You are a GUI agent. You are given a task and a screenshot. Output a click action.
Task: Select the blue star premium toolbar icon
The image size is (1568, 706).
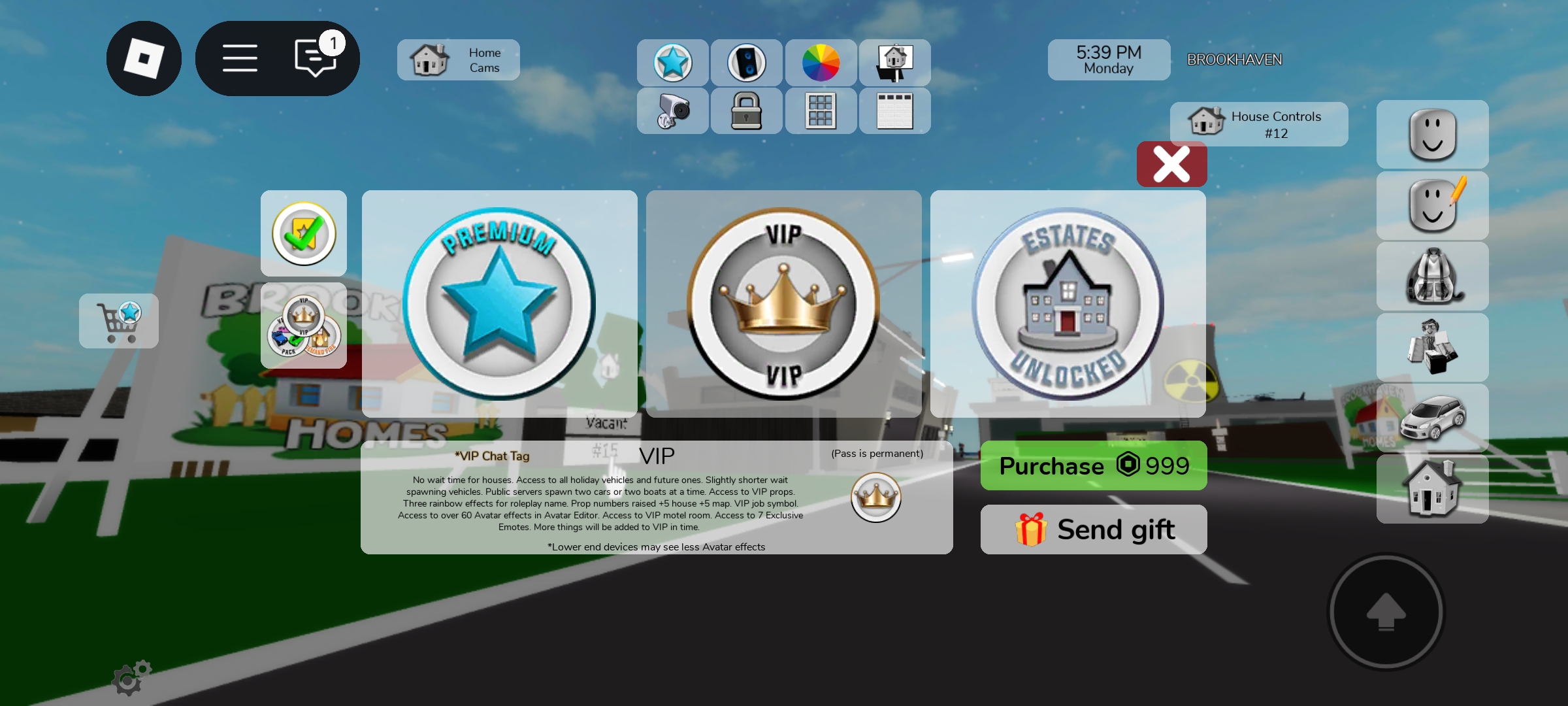pyautogui.click(x=672, y=63)
